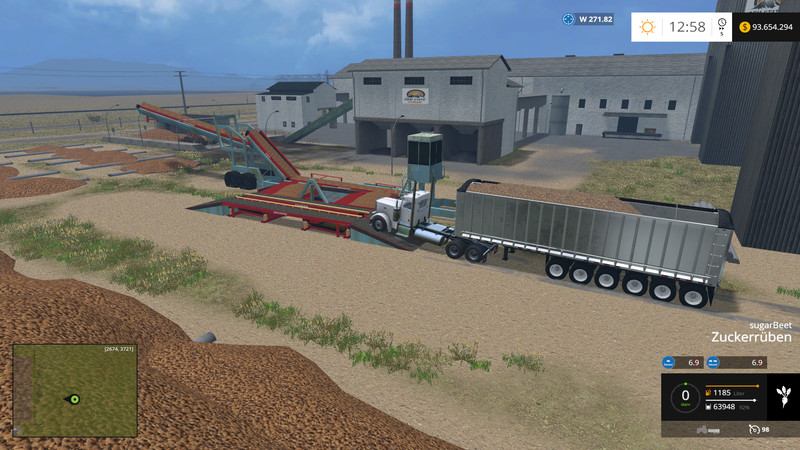Click the blue compass crosshair icon
Viewport: 800px width, 450px height.
(x=569, y=19)
